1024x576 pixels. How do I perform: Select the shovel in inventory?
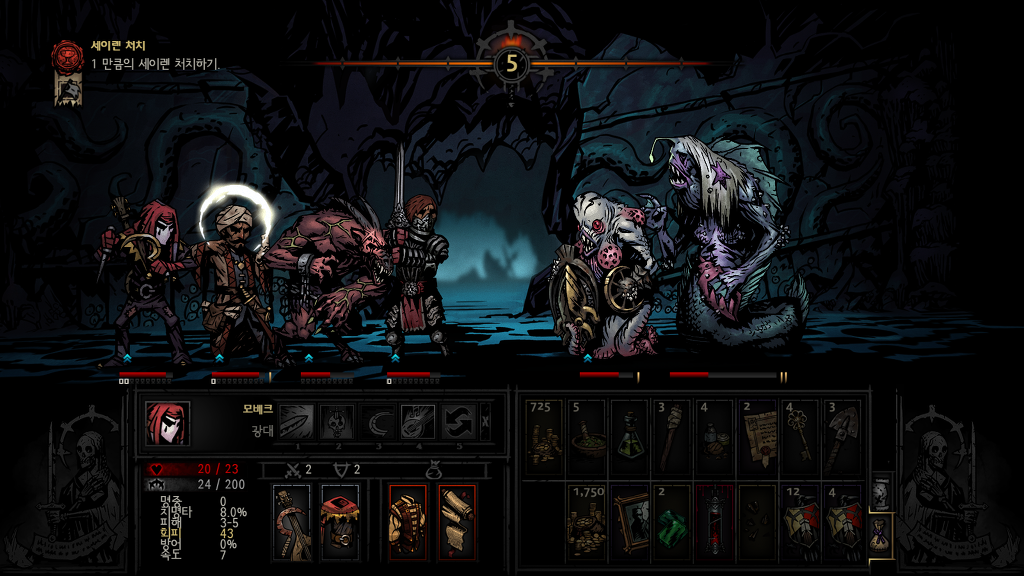(x=841, y=435)
